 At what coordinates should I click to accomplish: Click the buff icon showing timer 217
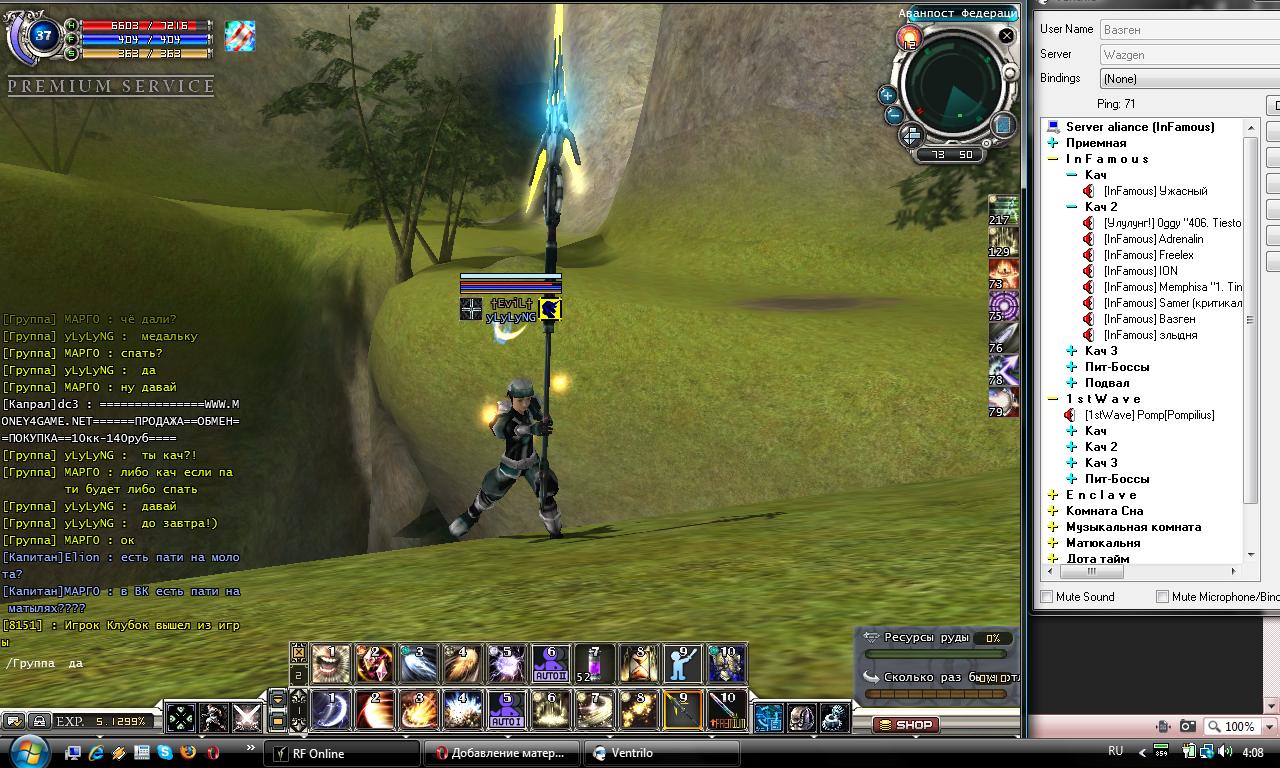[1003, 210]
